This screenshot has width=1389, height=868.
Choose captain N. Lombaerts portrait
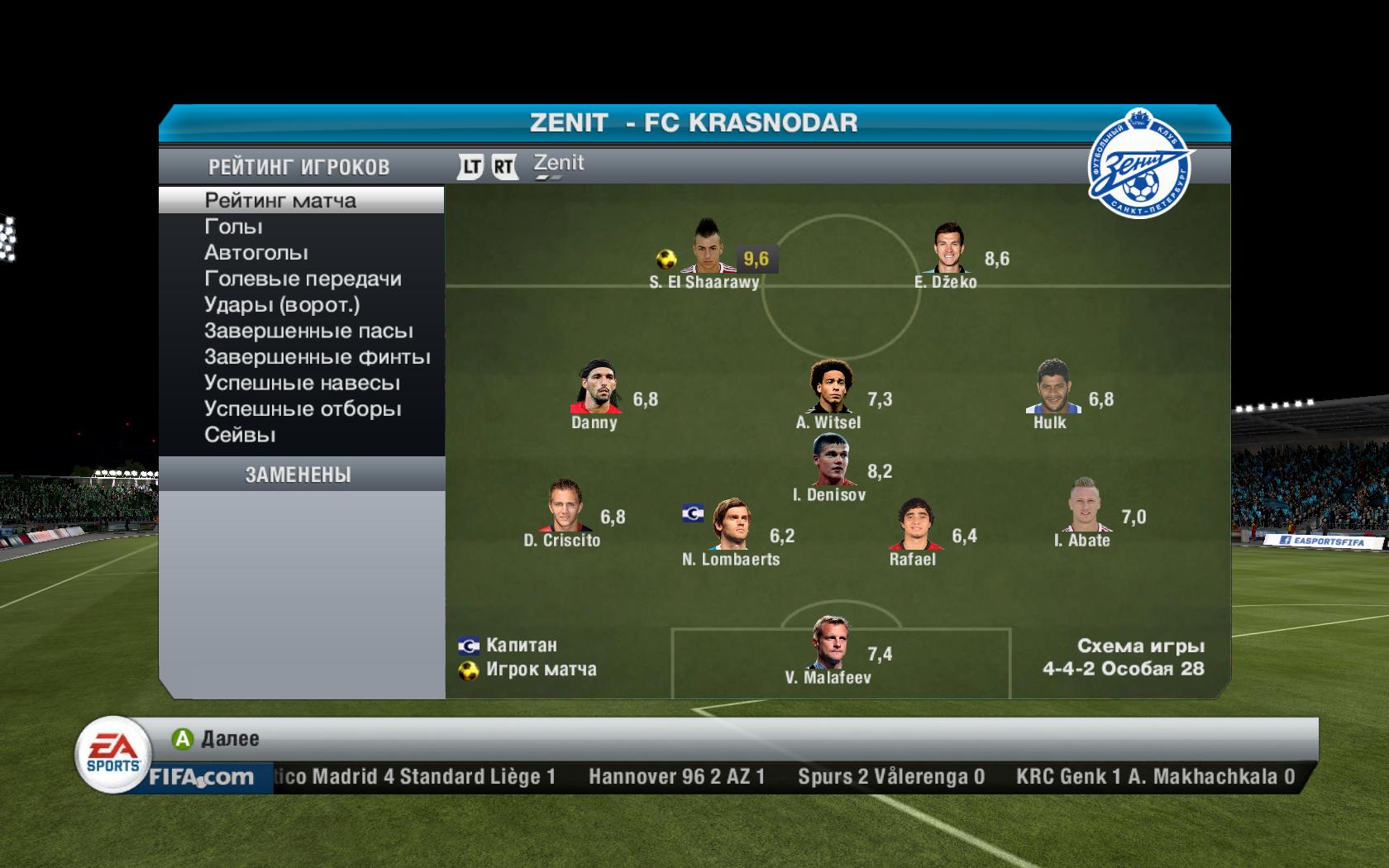731,524
